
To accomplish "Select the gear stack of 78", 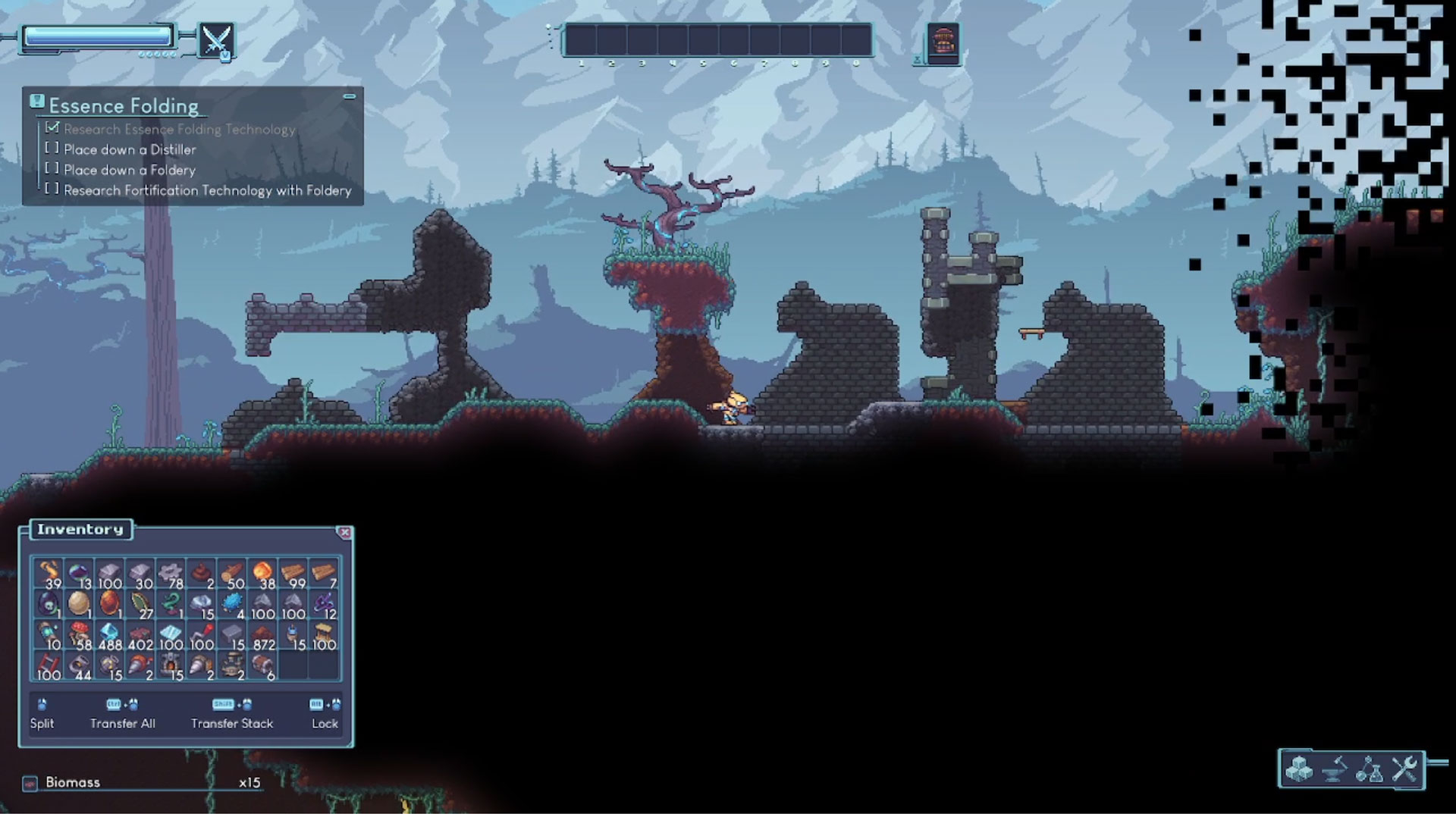I will (171, 574).
